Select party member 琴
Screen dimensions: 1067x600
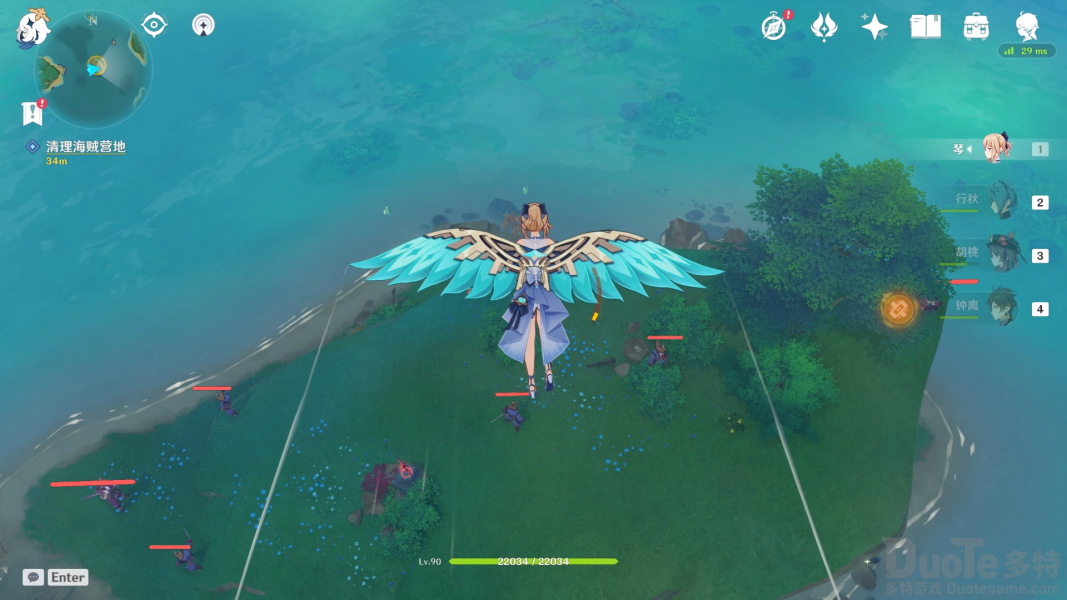pyautogui.click(x=998, y=149)
